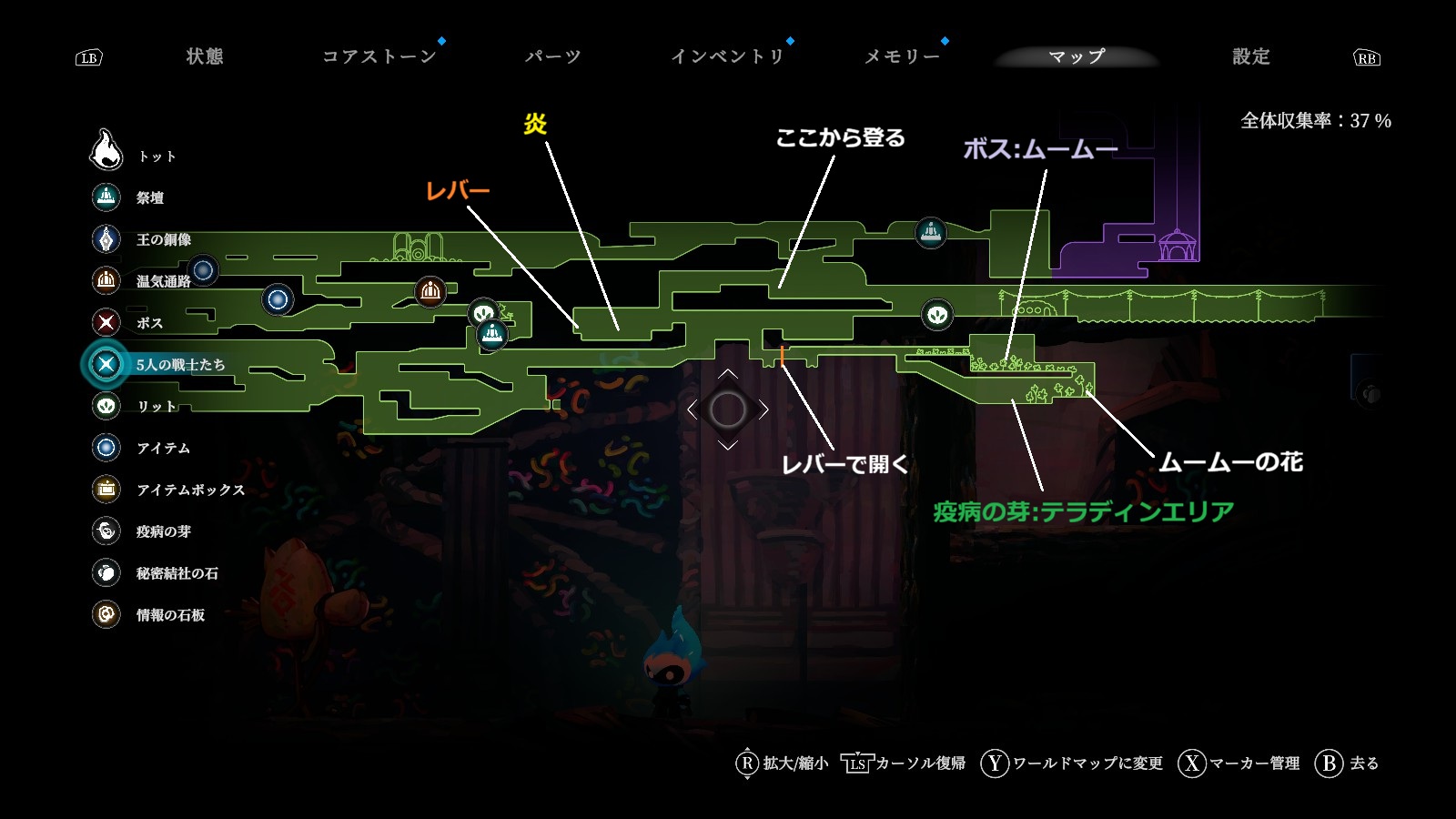The image size is (1456, 819).
Task: Select the パーツ tab
Action: pyautogui.click(x=552, y=56)
